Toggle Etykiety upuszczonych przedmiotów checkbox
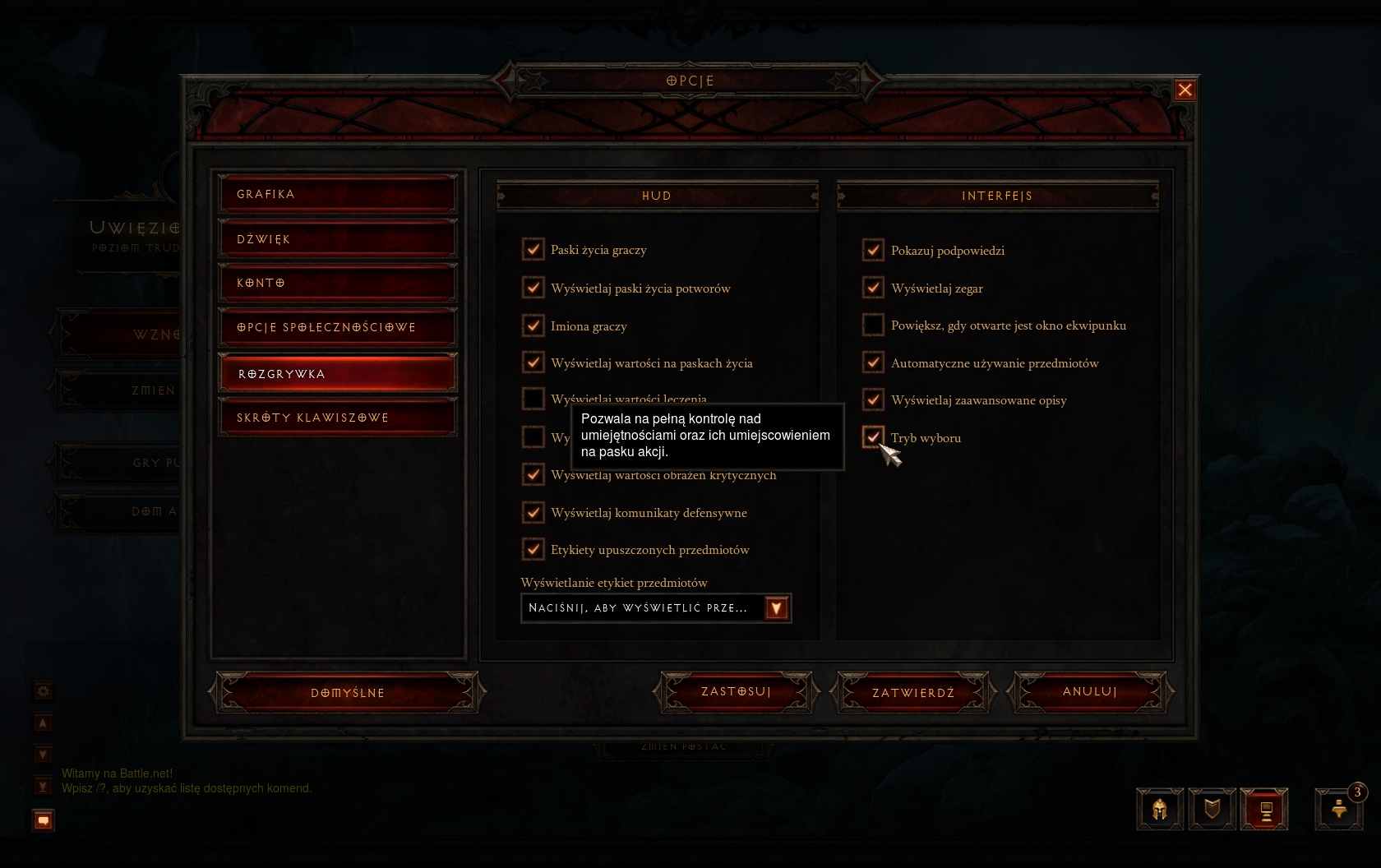This screenshot has width=1381, height=868. click(x=533, y=549)
